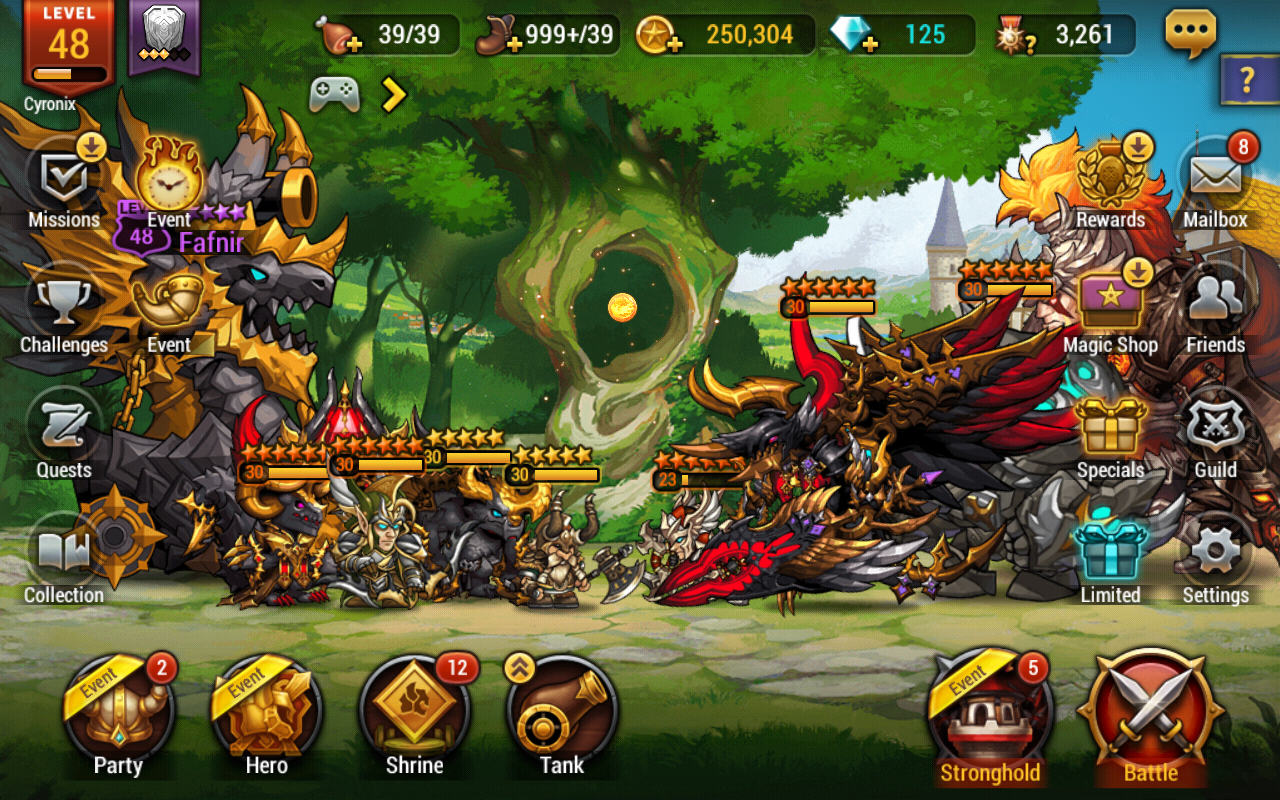Viewport: 1280px width, 800px height.
Task: Check the Mailbox
Action: click(1215, 180)
